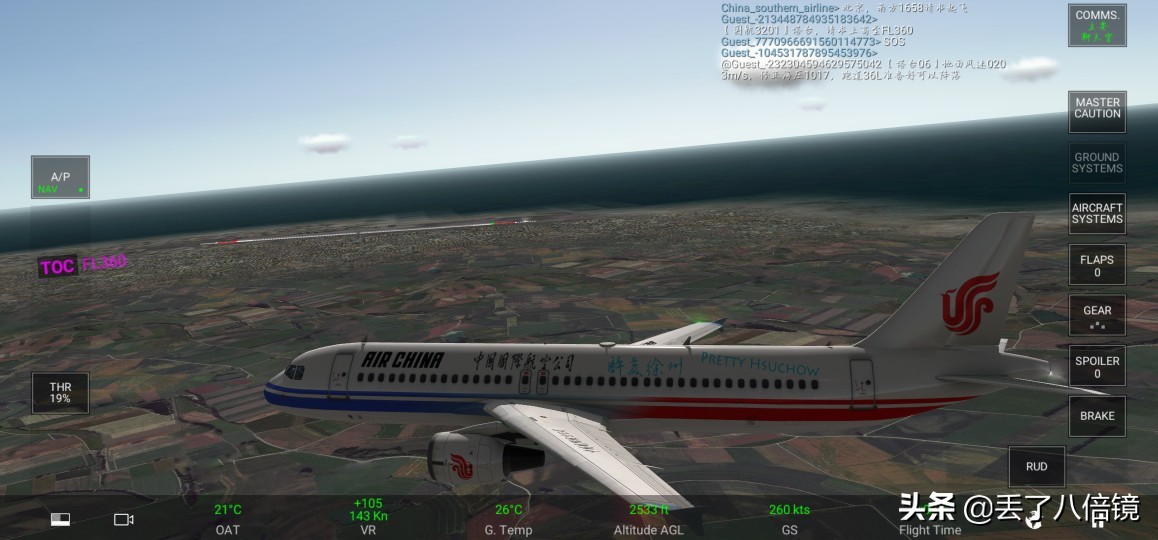Open the COMMS. panel

[x=1097, y=25]
